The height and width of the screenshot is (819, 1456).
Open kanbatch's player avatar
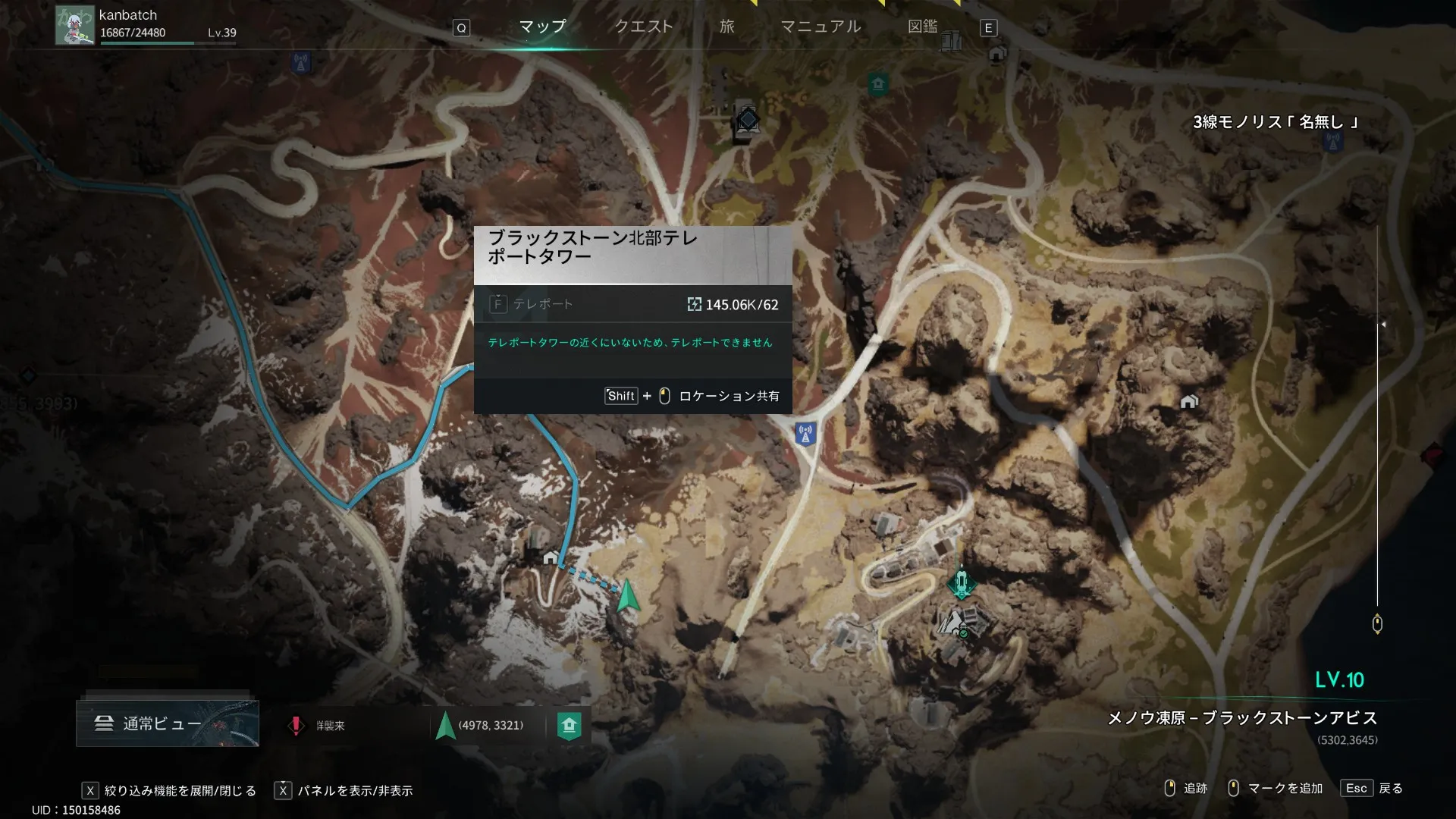click(x=74, y=25)
